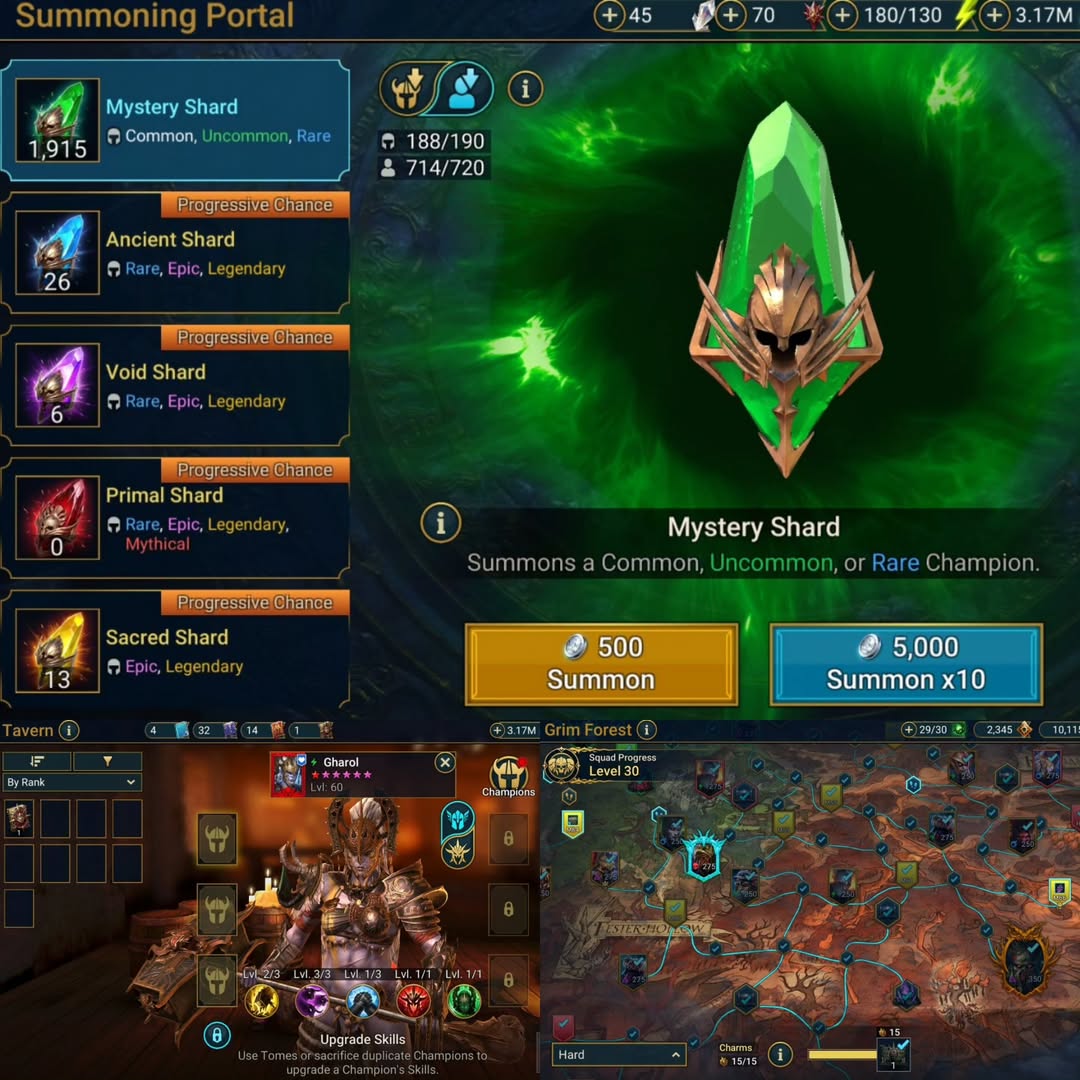Open the Hard difficulty dropdown
Image resolution: width=1080 pixels, height=1080 pixels.
pos(619,1055)
